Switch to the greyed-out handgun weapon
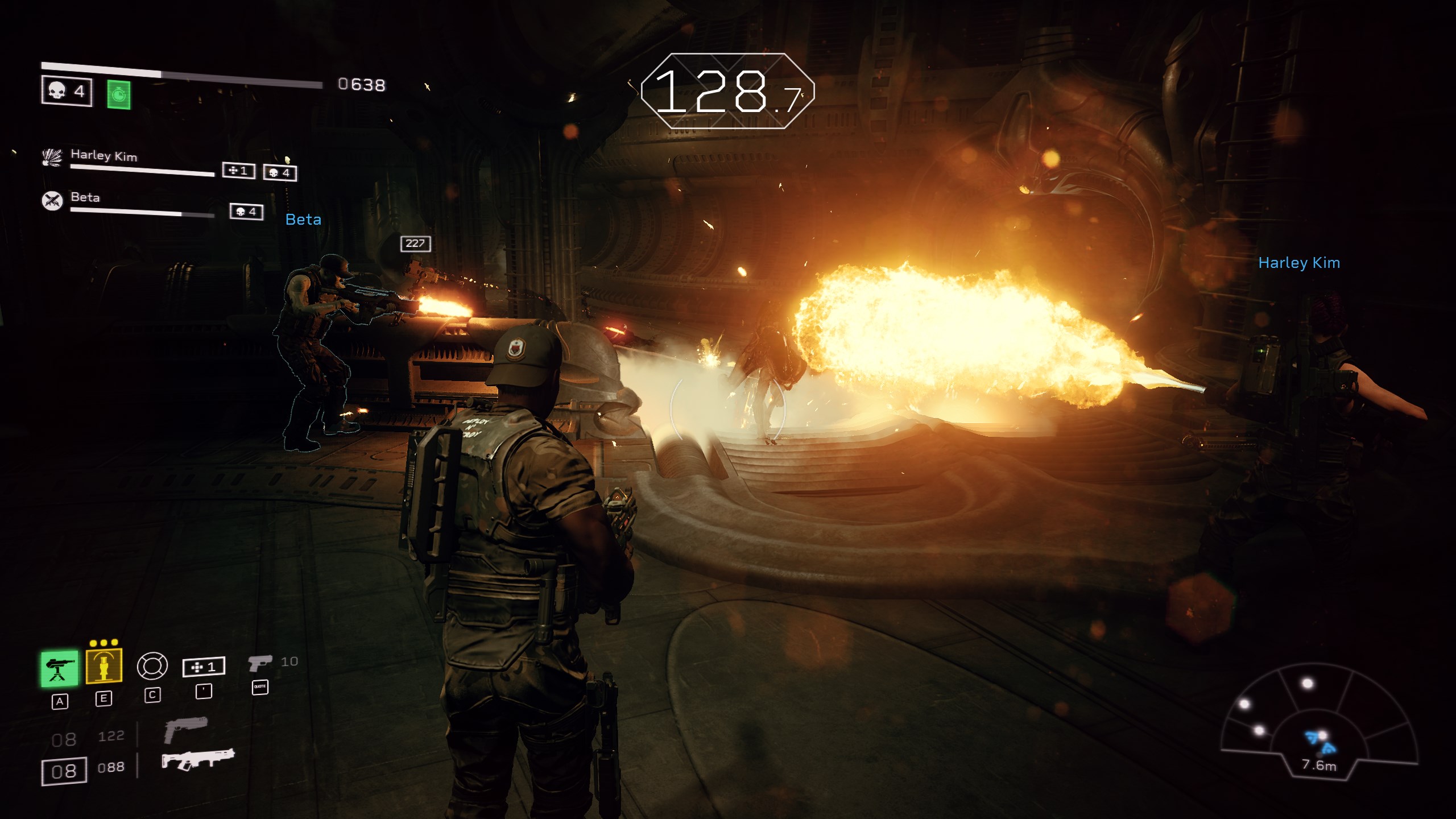 (185, 730)
